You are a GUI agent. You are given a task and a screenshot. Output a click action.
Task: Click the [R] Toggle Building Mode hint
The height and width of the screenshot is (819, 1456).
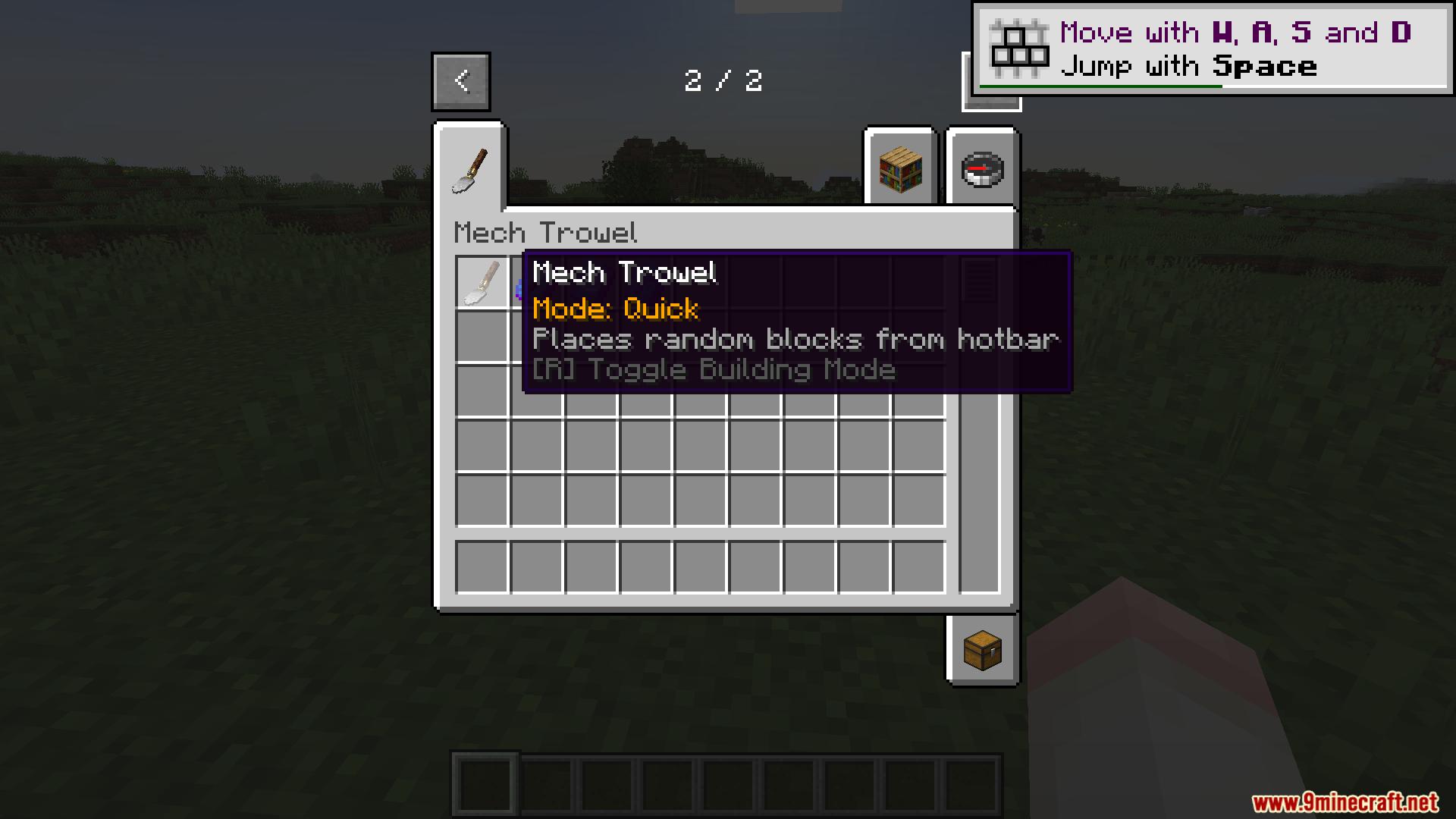coord(714,369)
